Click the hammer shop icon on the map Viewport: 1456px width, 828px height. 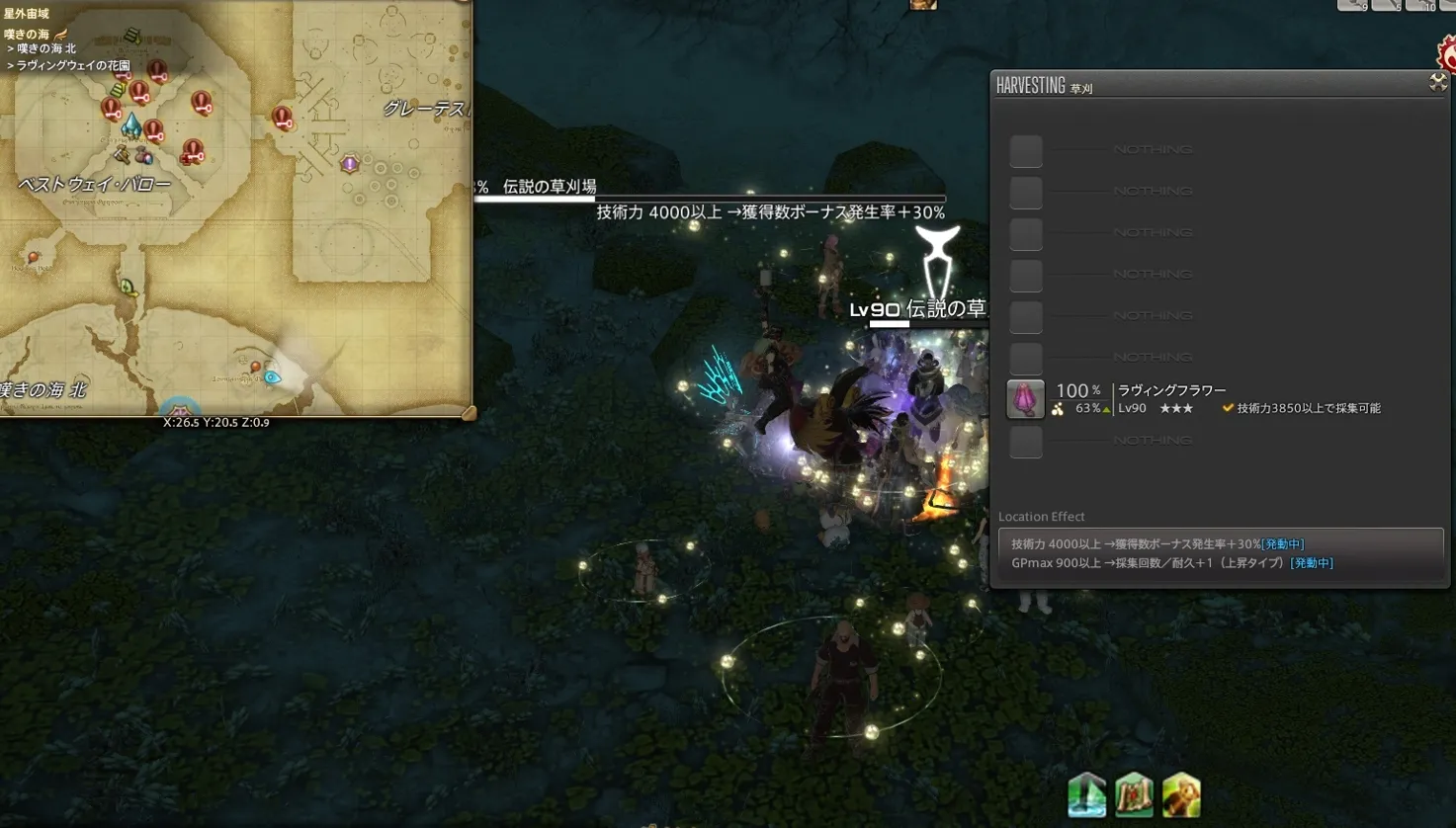(122, 154)
